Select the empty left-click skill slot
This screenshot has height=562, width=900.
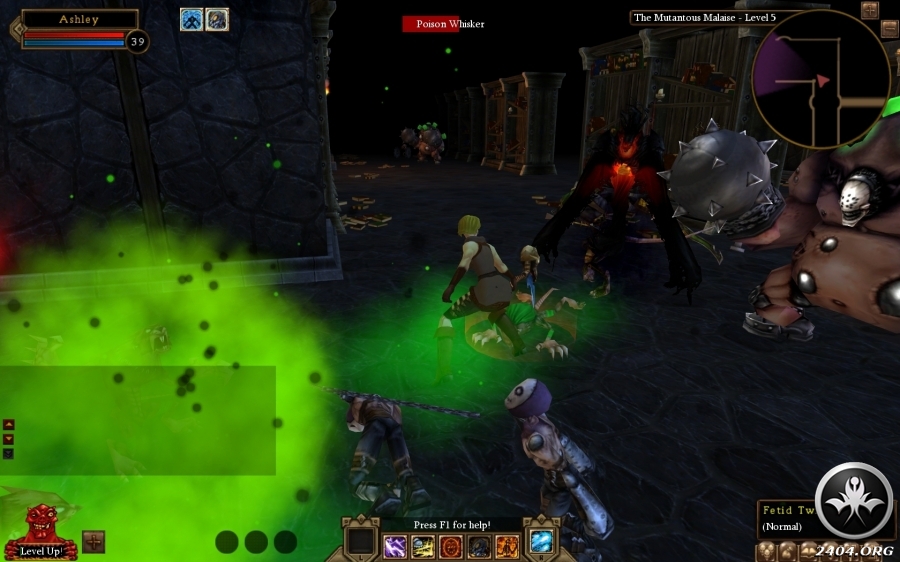(359, 541)
